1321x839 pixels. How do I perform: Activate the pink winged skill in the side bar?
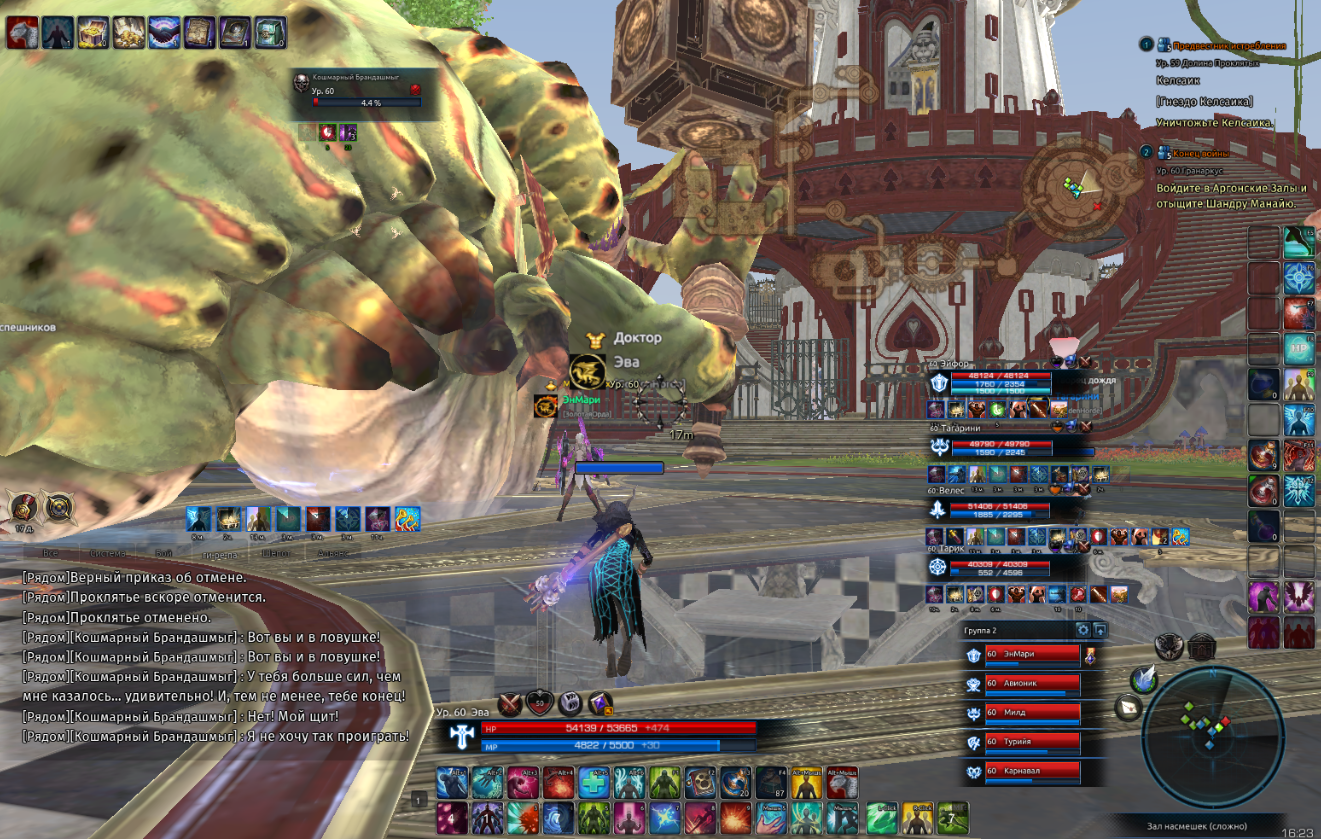(x=1299, y=596)
